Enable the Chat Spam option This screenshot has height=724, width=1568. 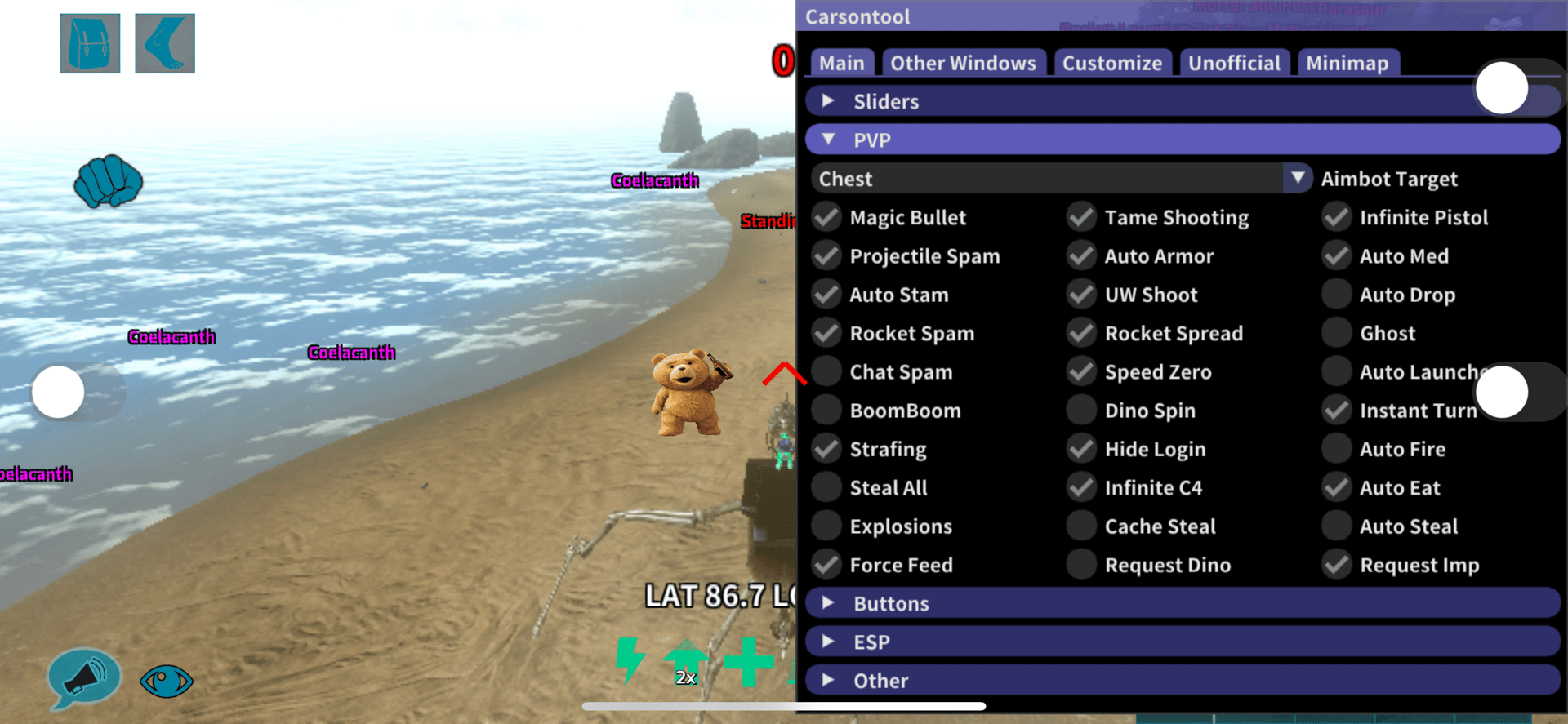[827, 371]
